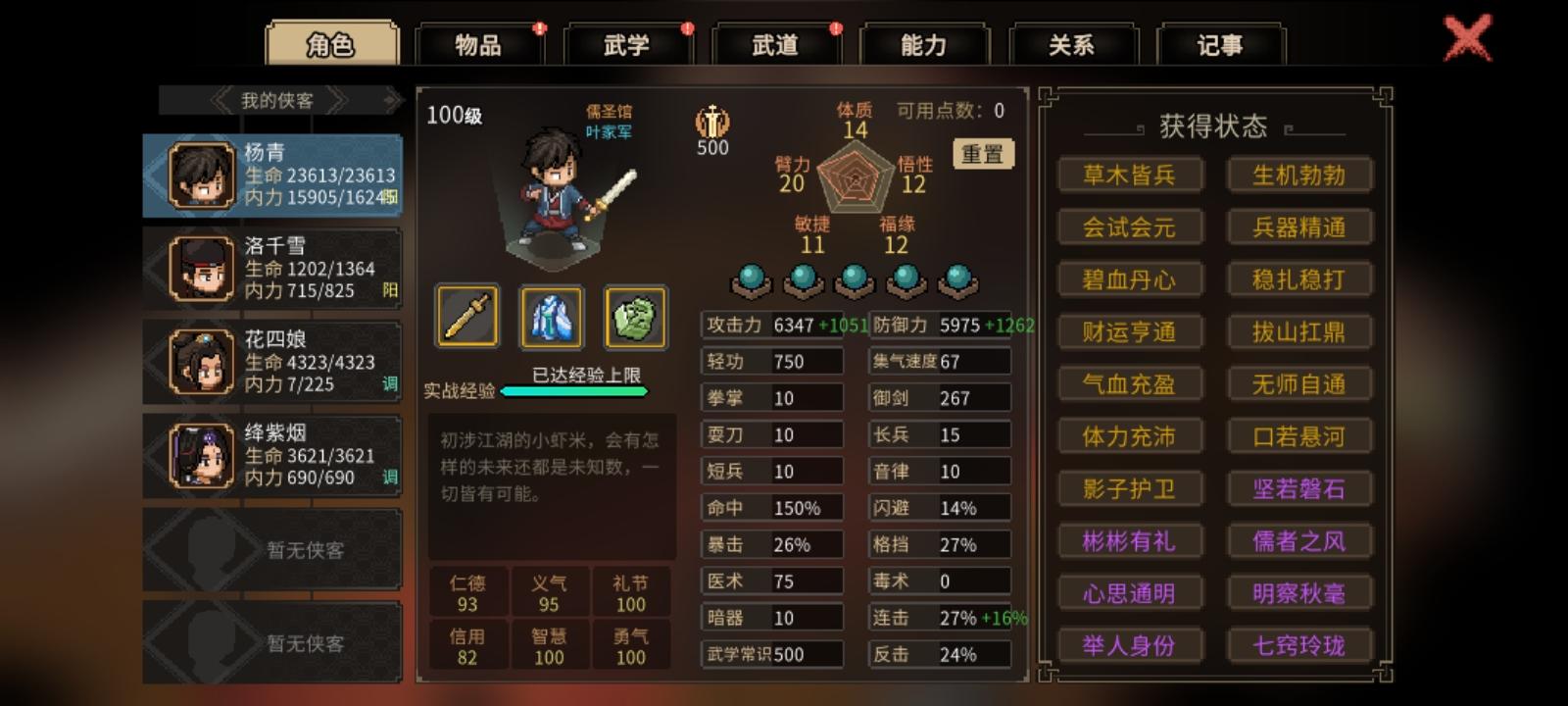Click 绛紫烟's character portrait
Viewport: 1568px width, 706px height.
pos(201,452)
